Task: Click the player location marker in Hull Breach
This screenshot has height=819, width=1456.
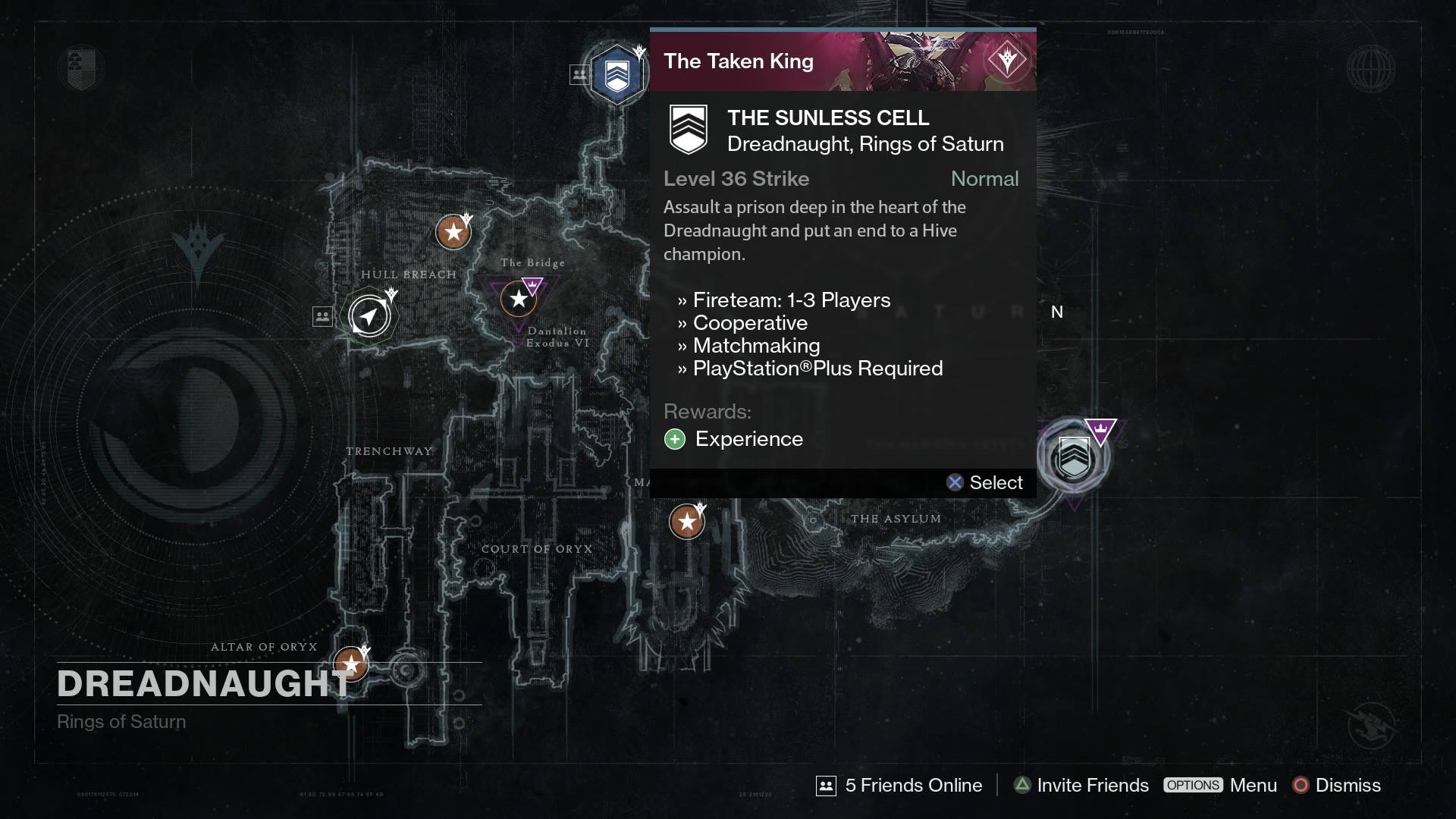Action: [x=369, y=315]
